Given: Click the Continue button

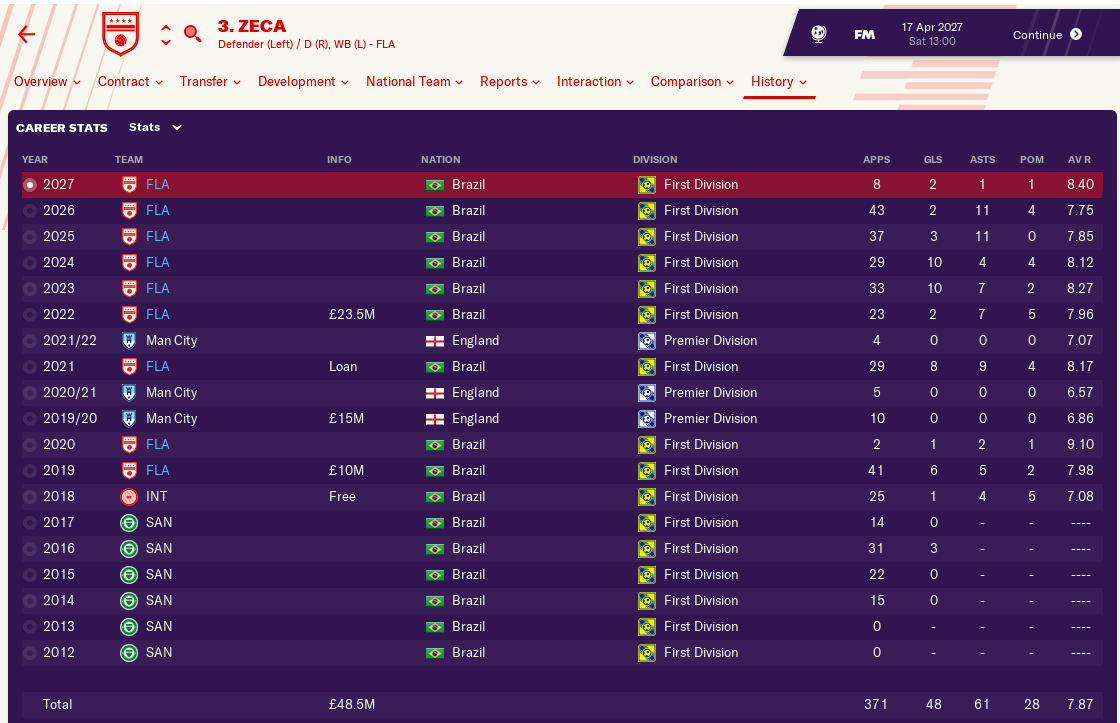Looking at the screenshot, I should 1046,35.
